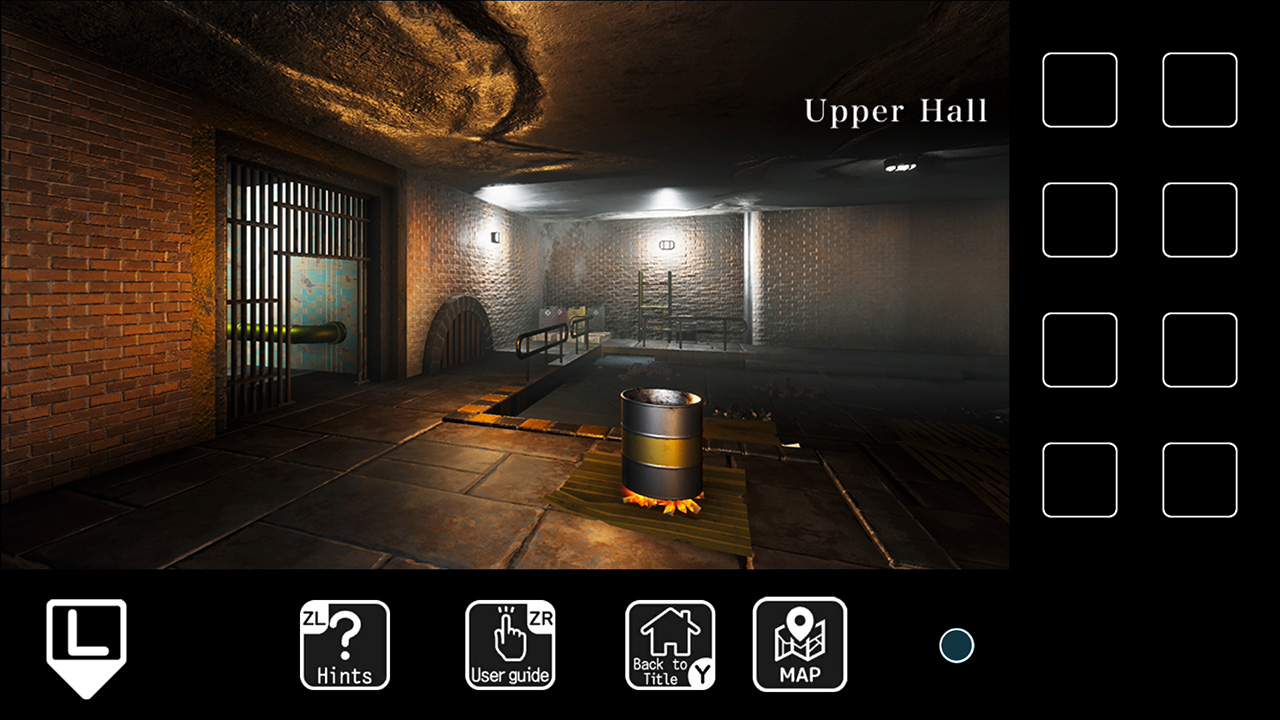Viewport: 1280px width, 720px height.
Task: Open the MAP screen
Action: pyautogui.click(x=800, y=645)
